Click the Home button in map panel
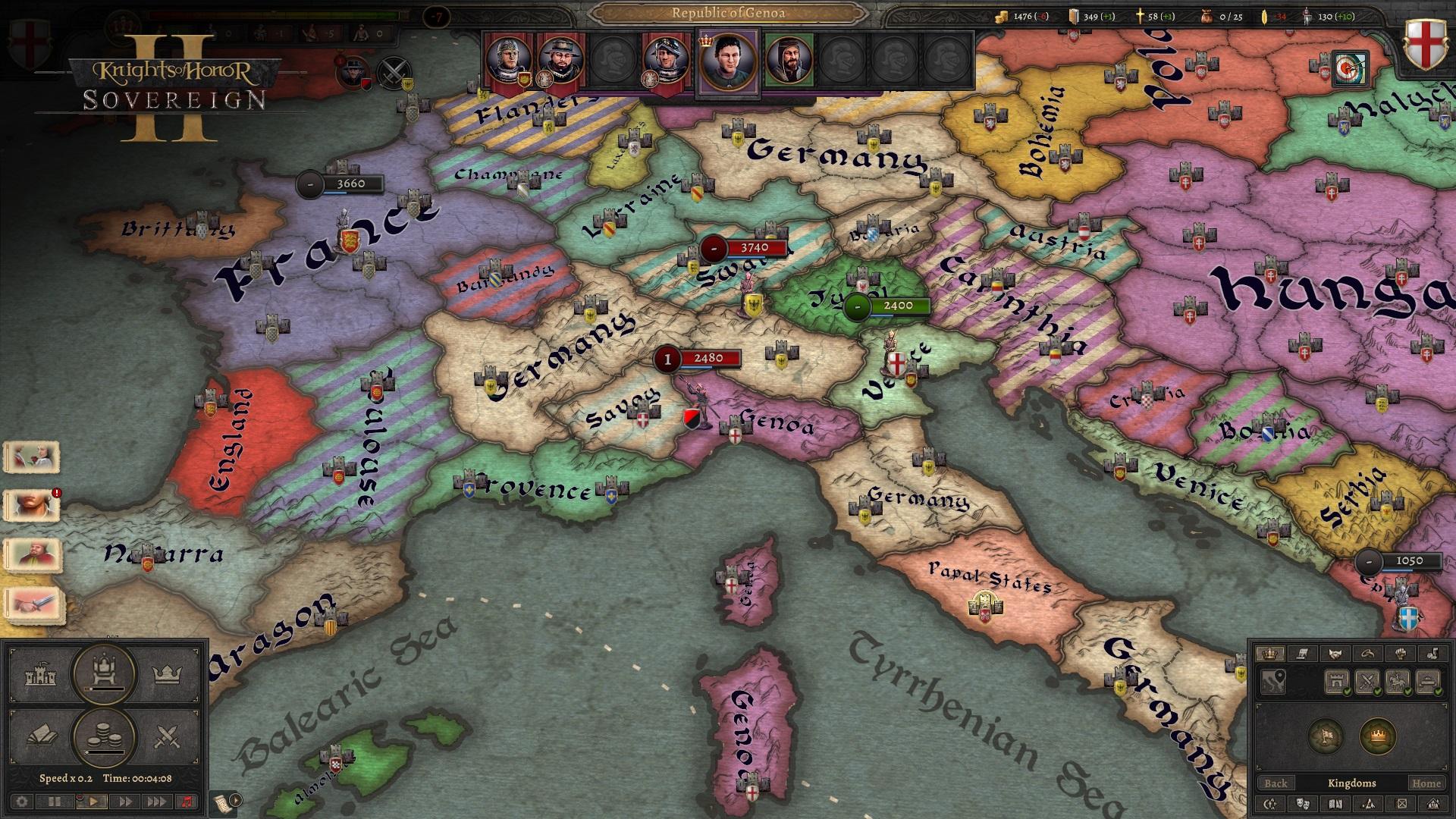The height and width of the screenshot is (819, 1456). point(1426,783)
